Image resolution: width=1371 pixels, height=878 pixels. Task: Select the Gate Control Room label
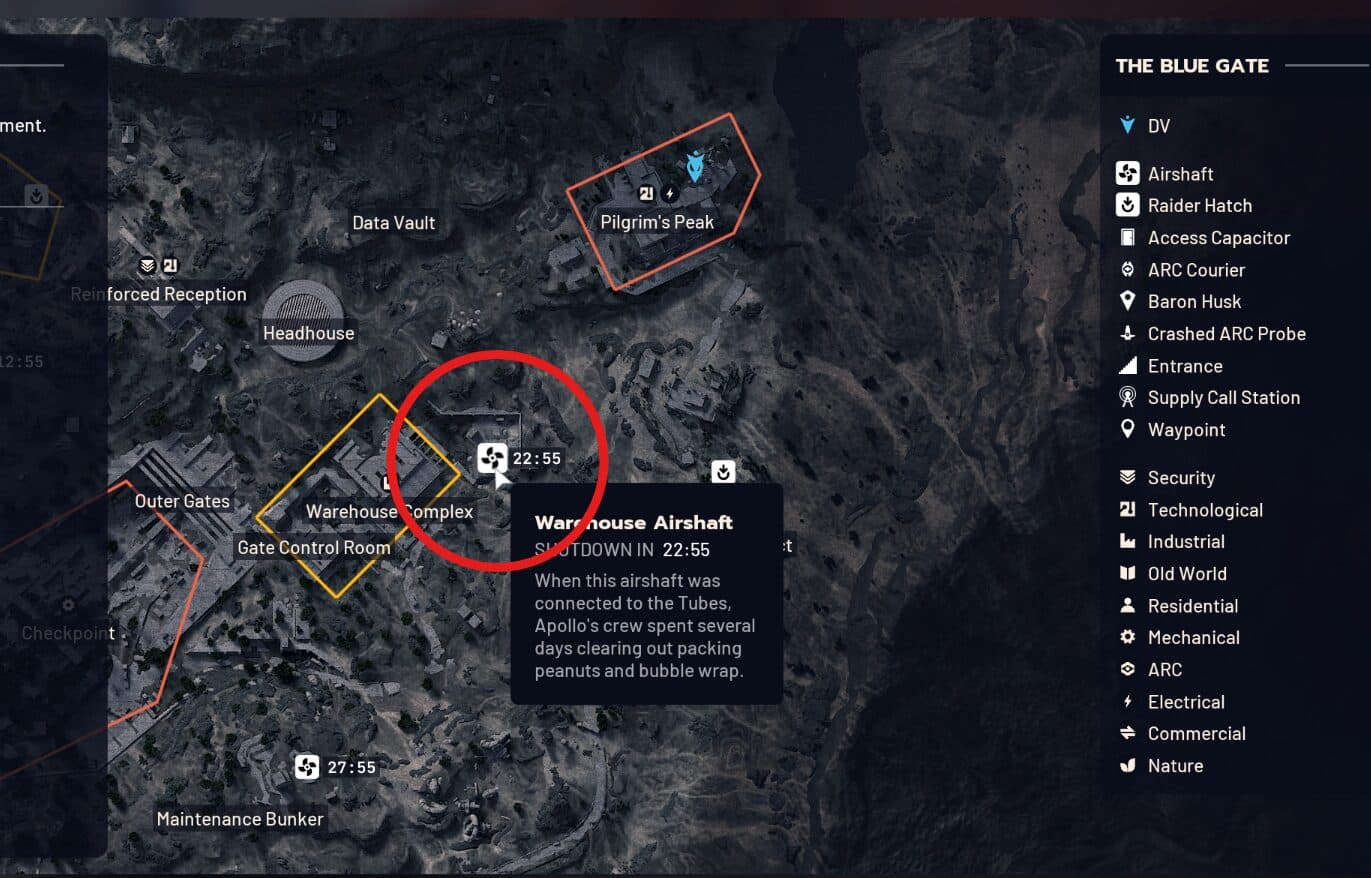(314, 548)
